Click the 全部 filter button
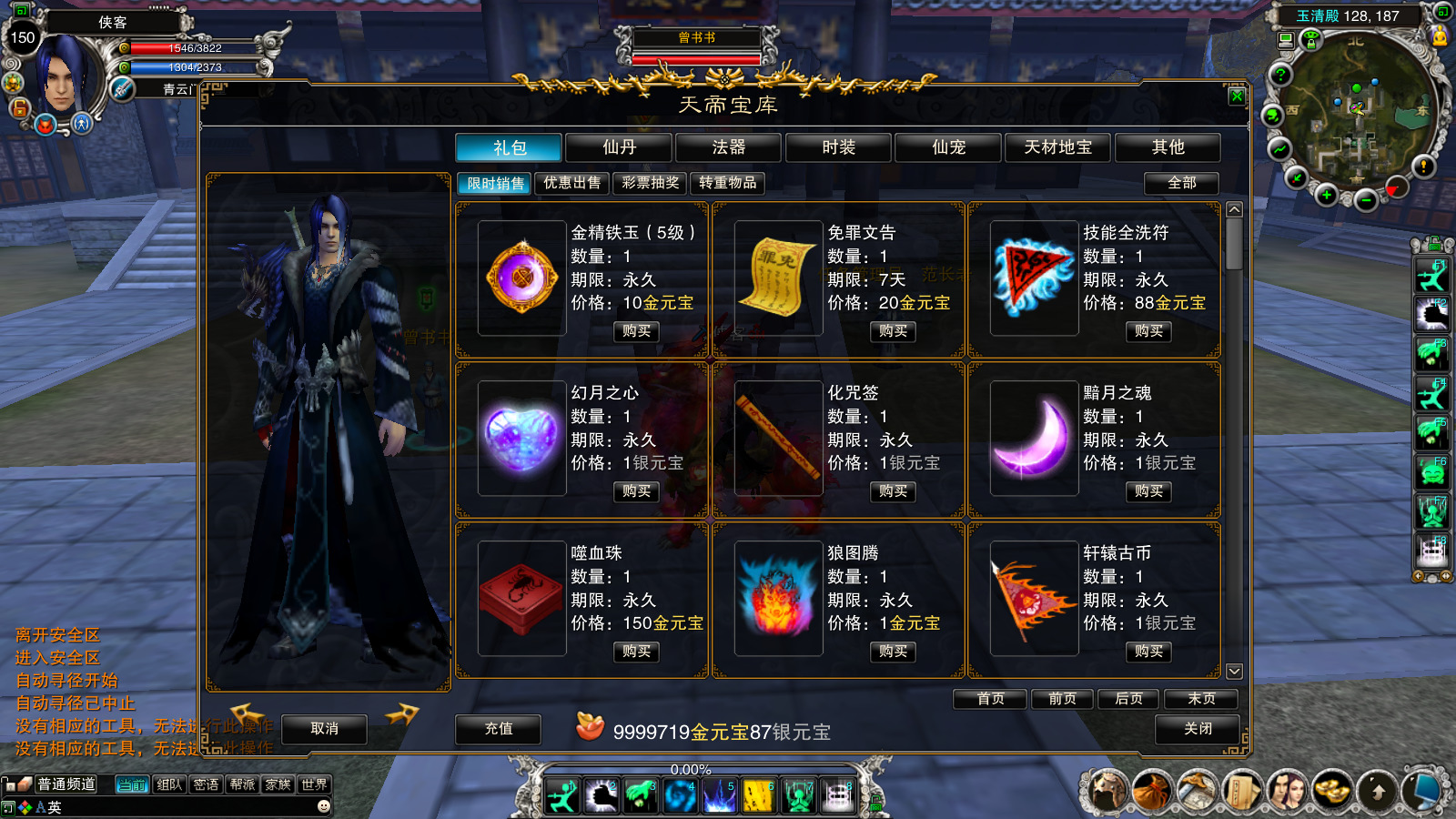The width and height of the screenshot is (1456, 819). click(1181, 183)
